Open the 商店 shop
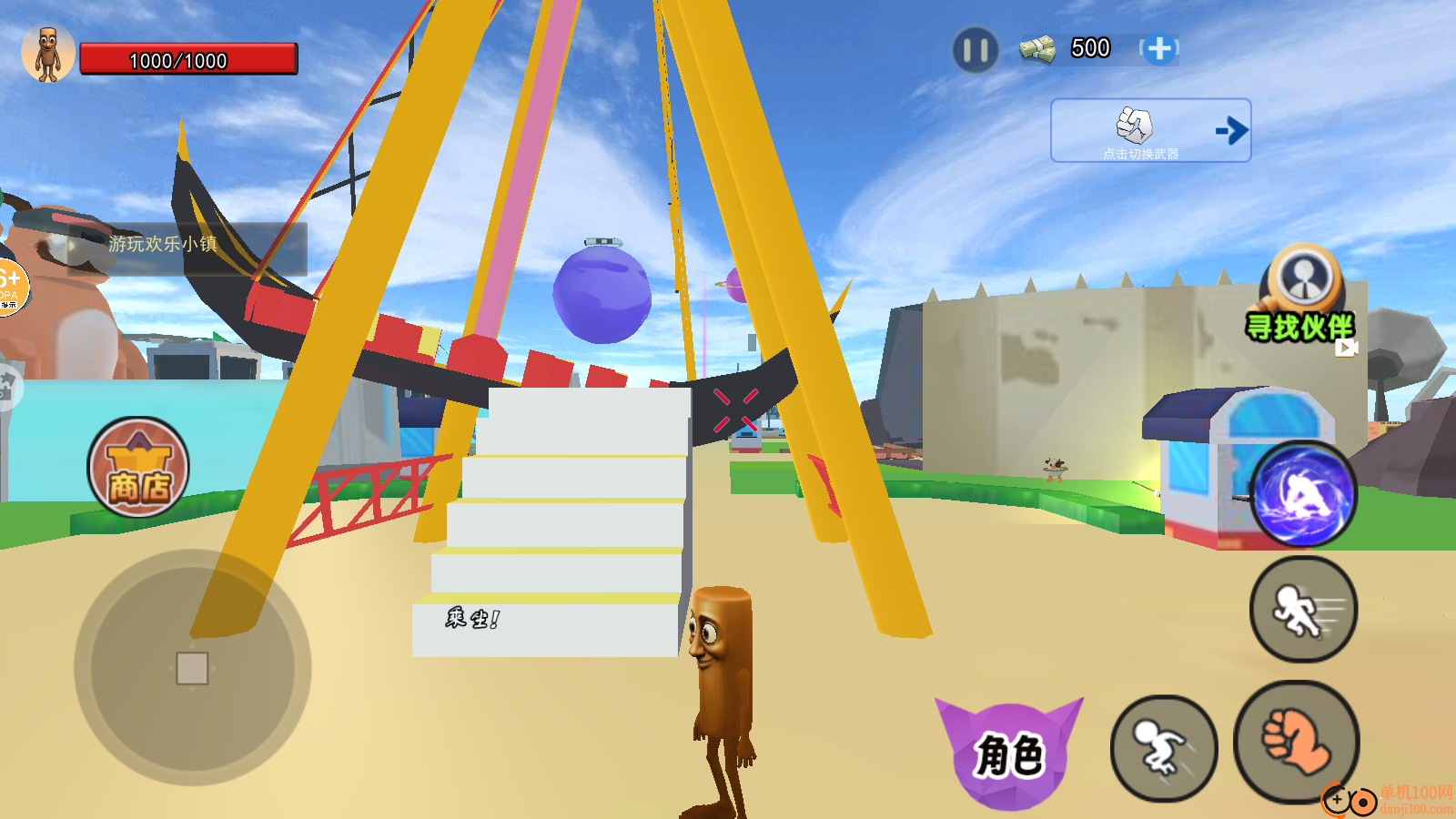The image size is (1456, 819). pos(138,468)
